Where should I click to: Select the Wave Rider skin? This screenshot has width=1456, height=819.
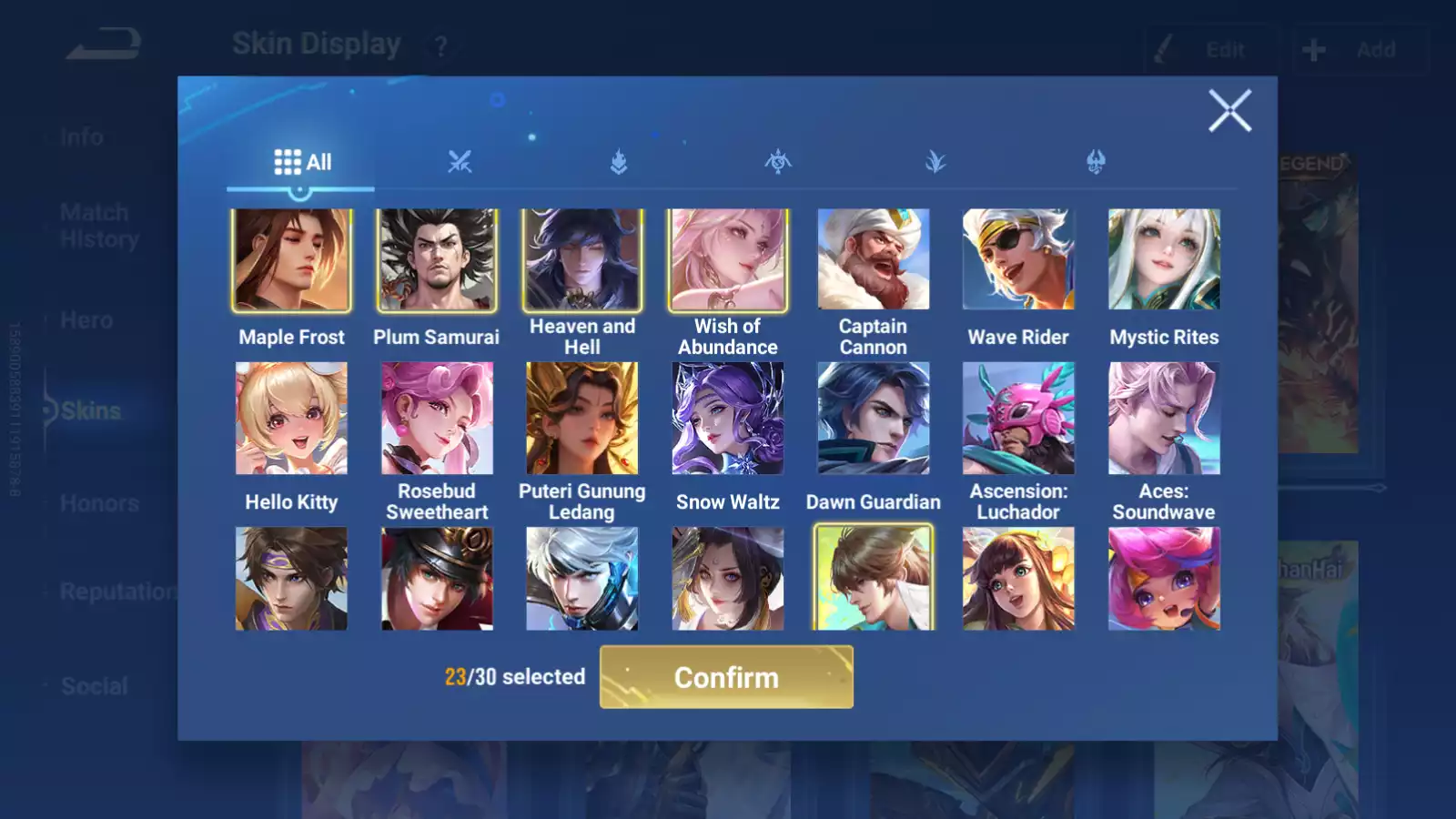(1018, 260)
